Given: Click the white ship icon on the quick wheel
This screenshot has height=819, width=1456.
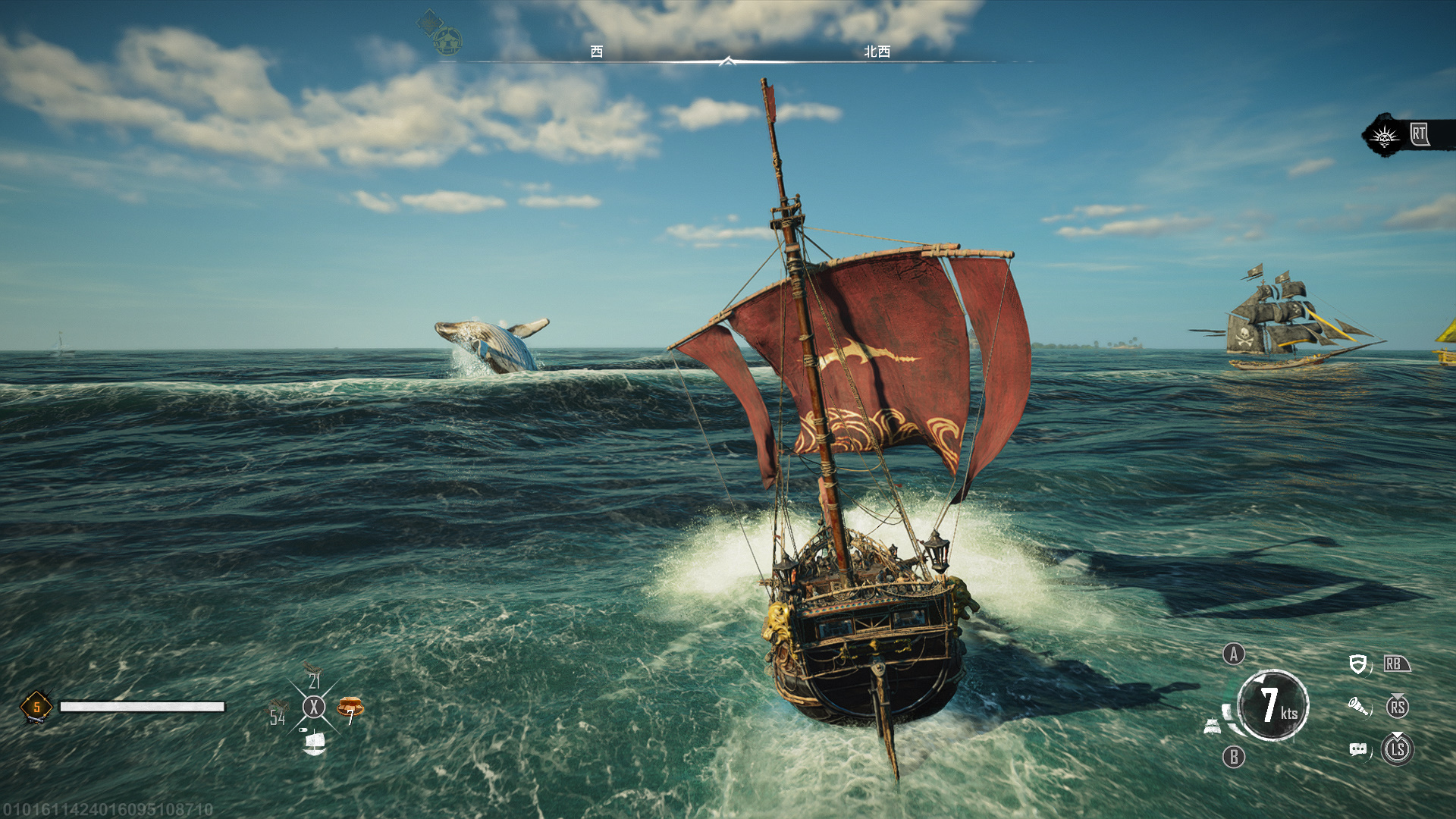Looking at the screenshot, I should [x=314, y=742].
